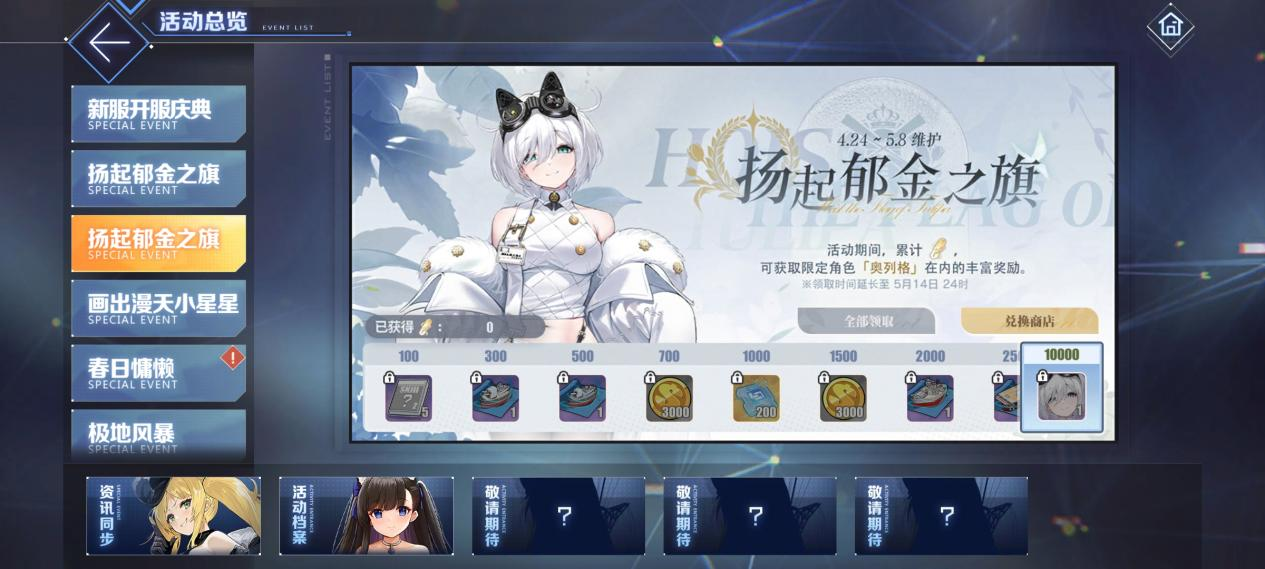Choose the 极地风暴 event tab
The height and width of the screenshot is (569, 1265).
click(158, 434)
